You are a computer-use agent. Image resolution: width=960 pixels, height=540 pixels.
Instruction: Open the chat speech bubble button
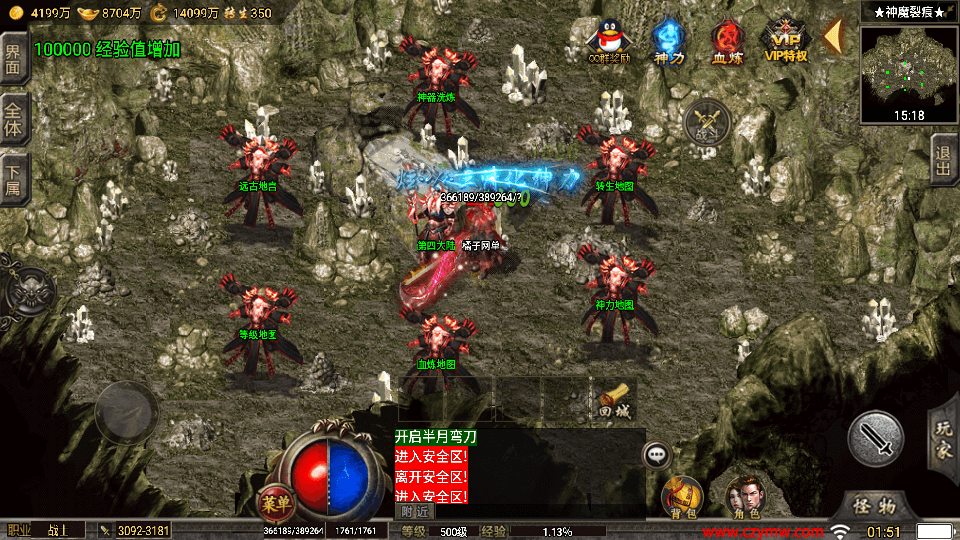click(657, 455)
